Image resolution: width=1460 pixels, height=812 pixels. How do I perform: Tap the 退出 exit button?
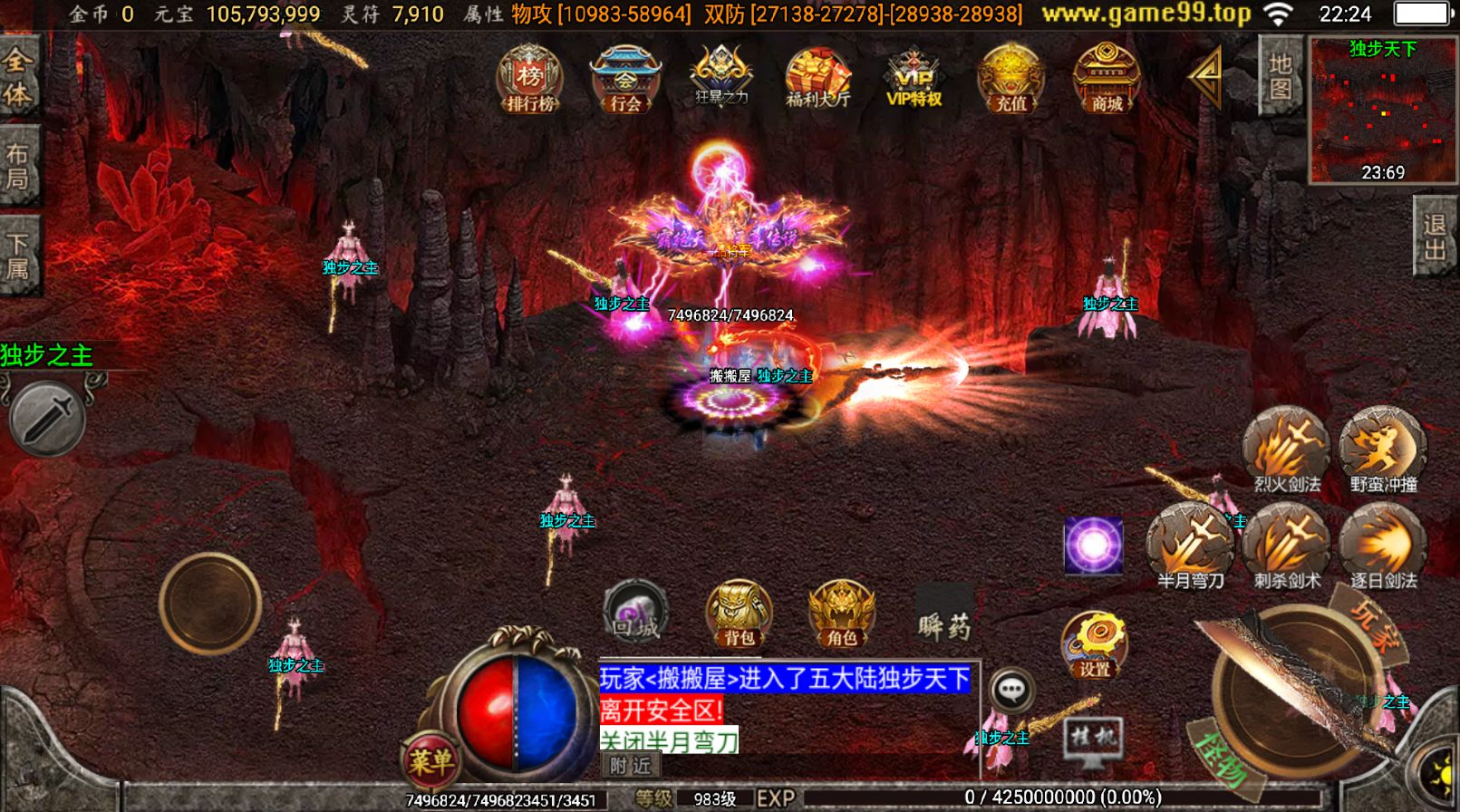point(1435,237)
